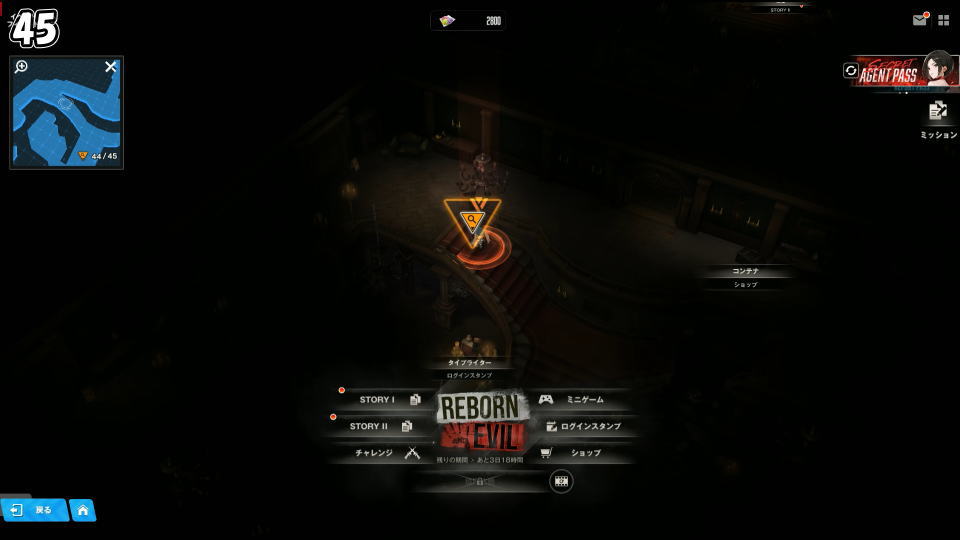960x540 pixels.
Task: Choose the コンテナ container shop label
Action: click(745, 272)
